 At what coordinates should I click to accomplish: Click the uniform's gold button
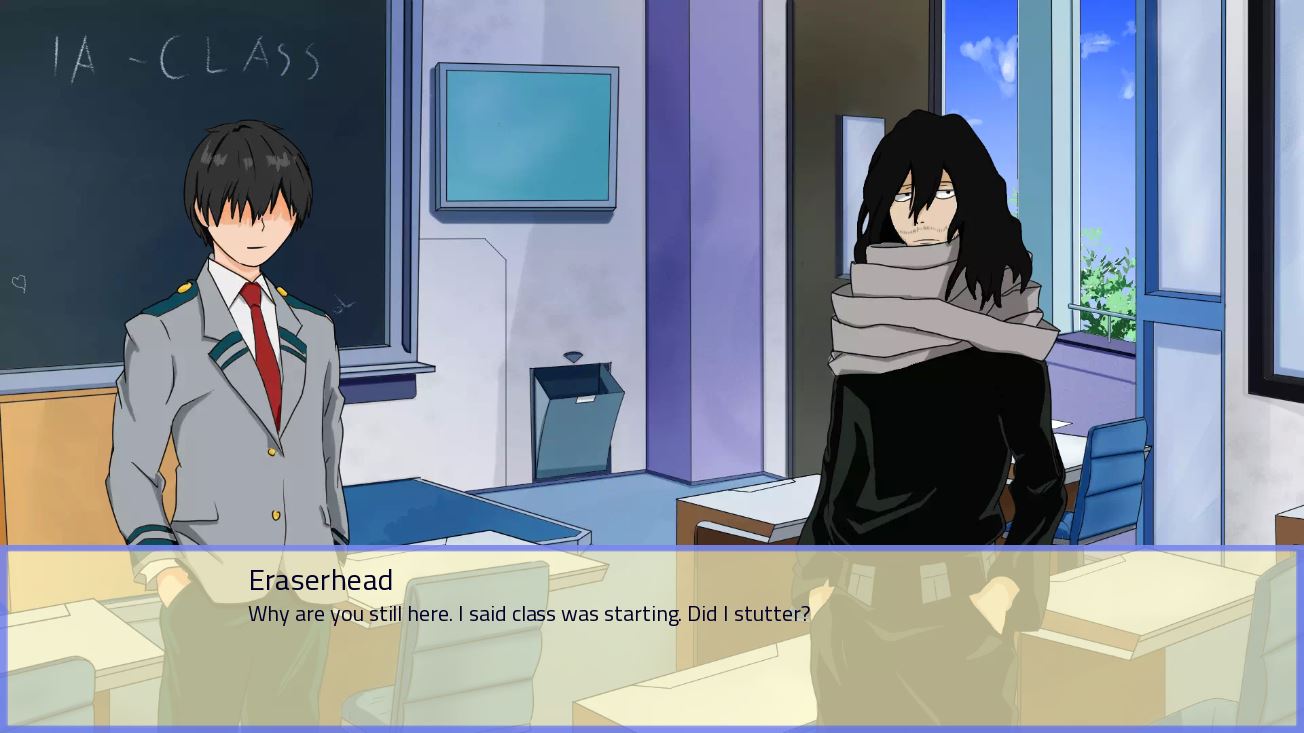click(271, 452)
